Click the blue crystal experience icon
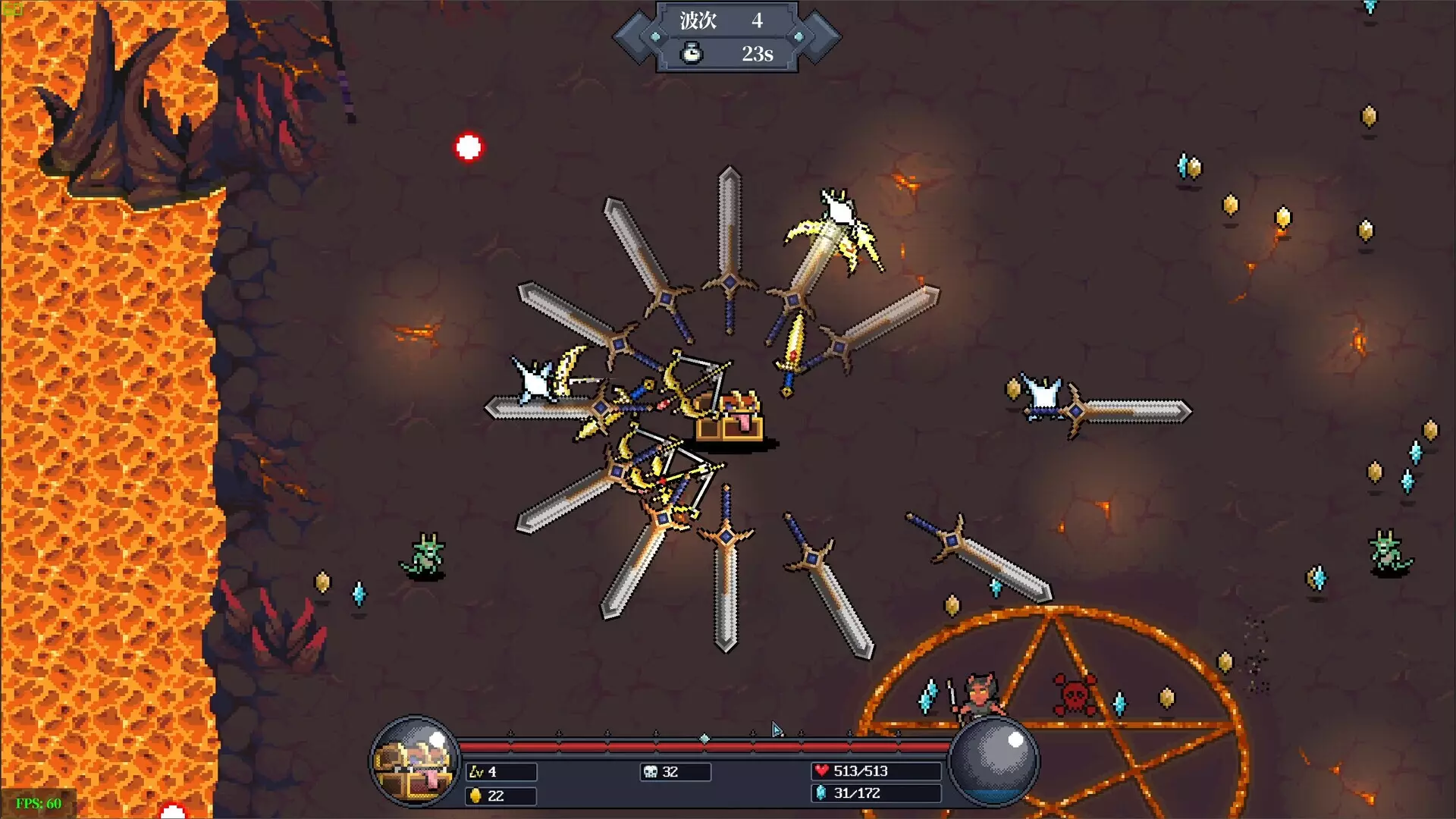Image resolution: width=1456 pixels, height=819 pixels. 823,794
